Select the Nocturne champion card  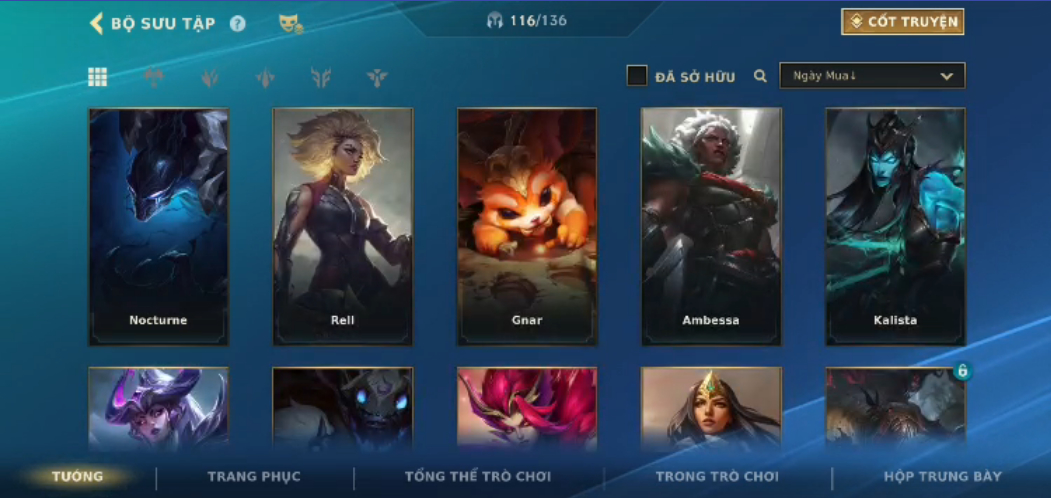[158, 227]
